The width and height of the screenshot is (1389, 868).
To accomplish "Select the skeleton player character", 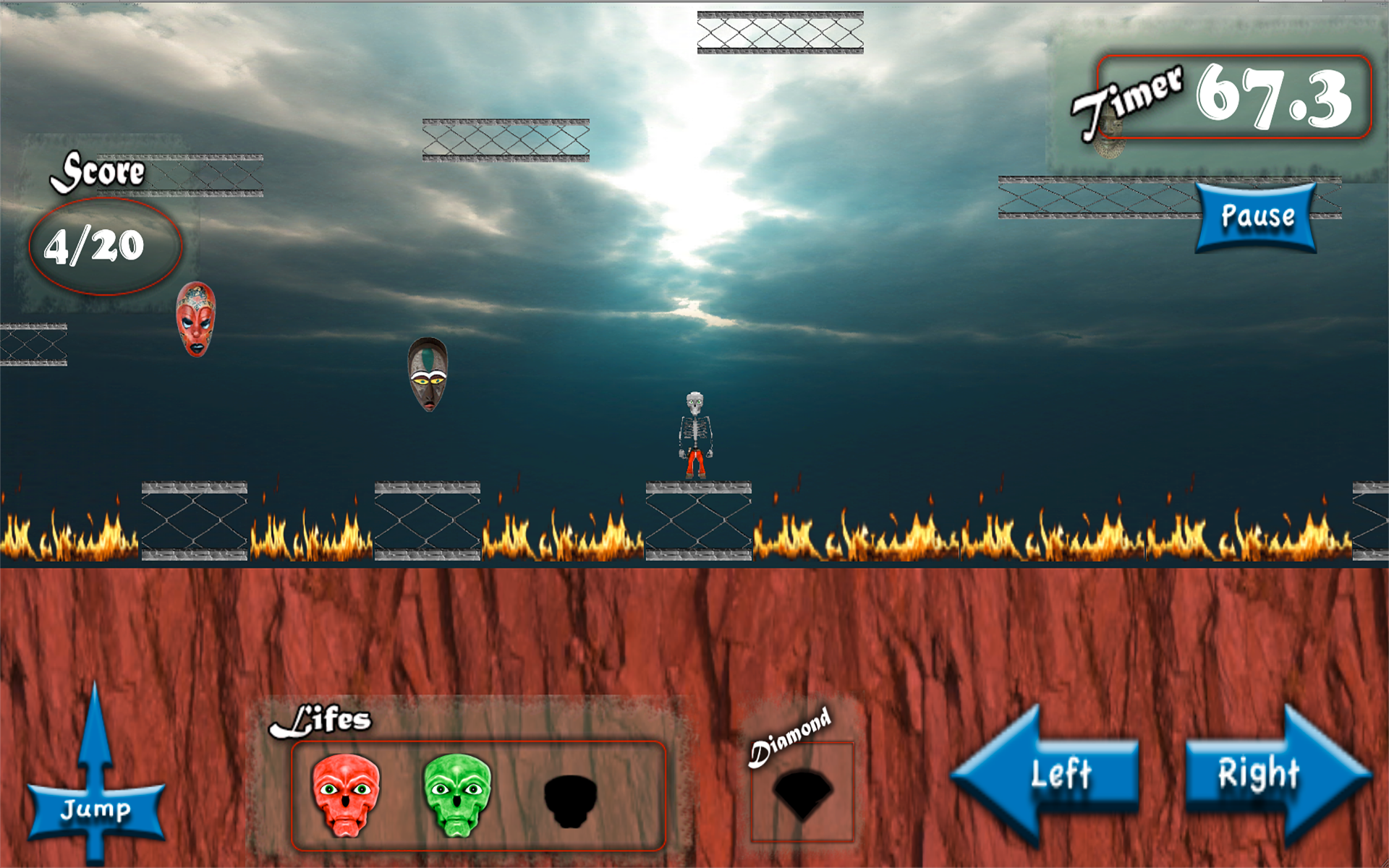I will (696, 434).
